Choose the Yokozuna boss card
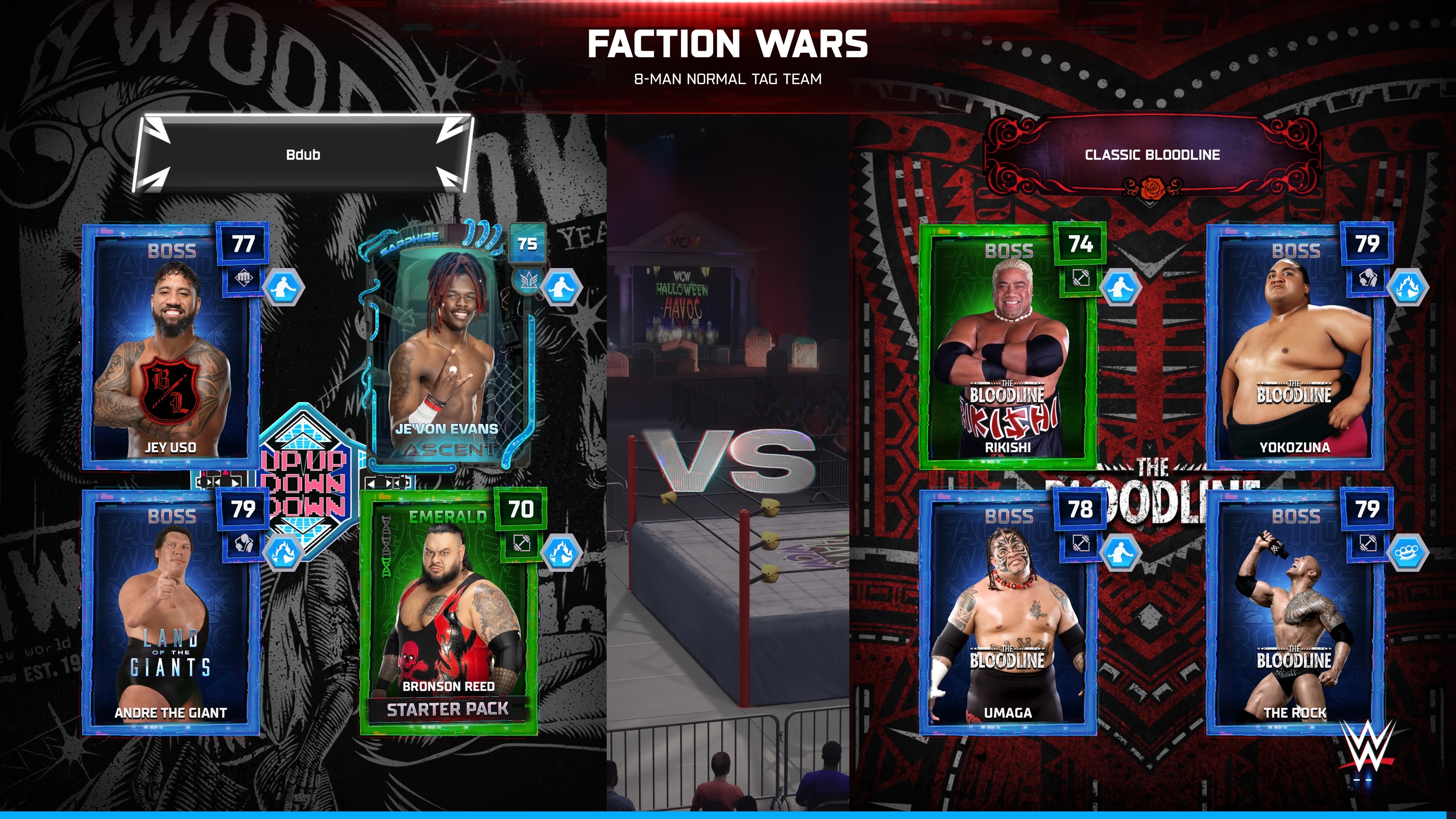The width and height of the screenshot is (1456, 819). [1294, 348]
